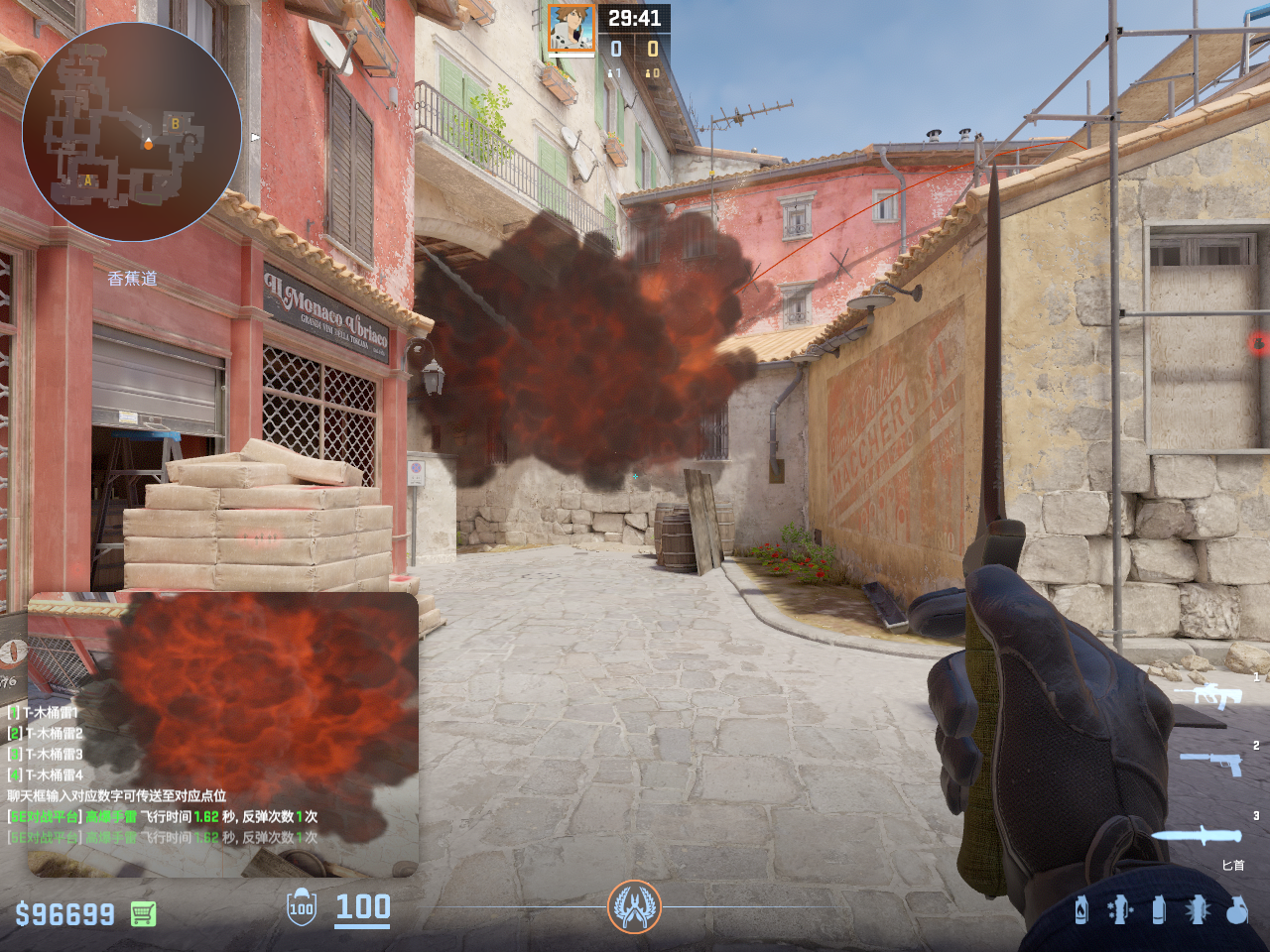Select the round HE grenade icon
Screen dimensions: 1270x952
pos(1236,909)
